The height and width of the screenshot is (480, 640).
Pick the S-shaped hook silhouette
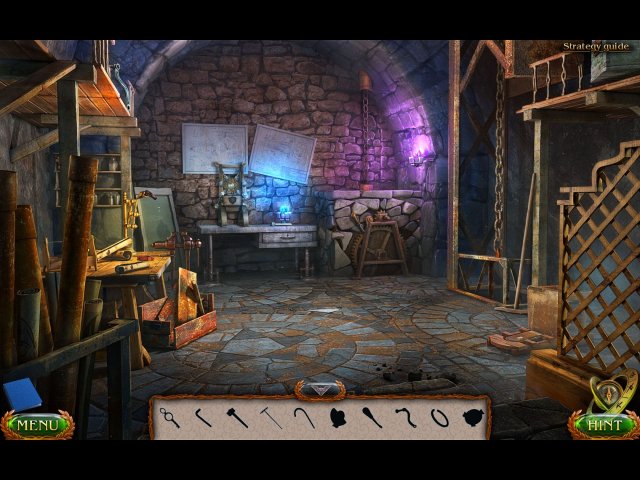[405, 416]
